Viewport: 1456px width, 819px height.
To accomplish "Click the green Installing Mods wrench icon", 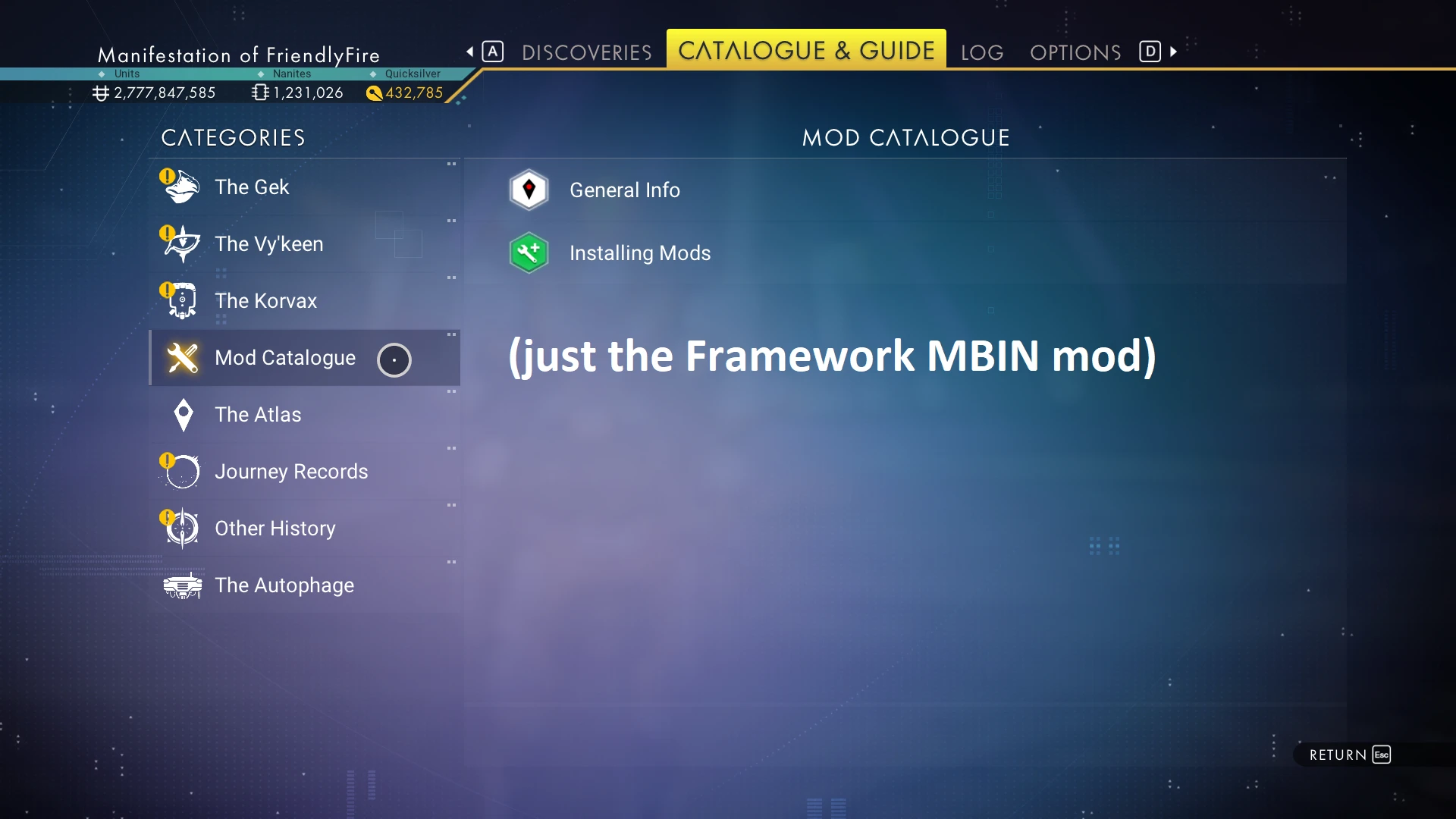I will click(529, 253).
